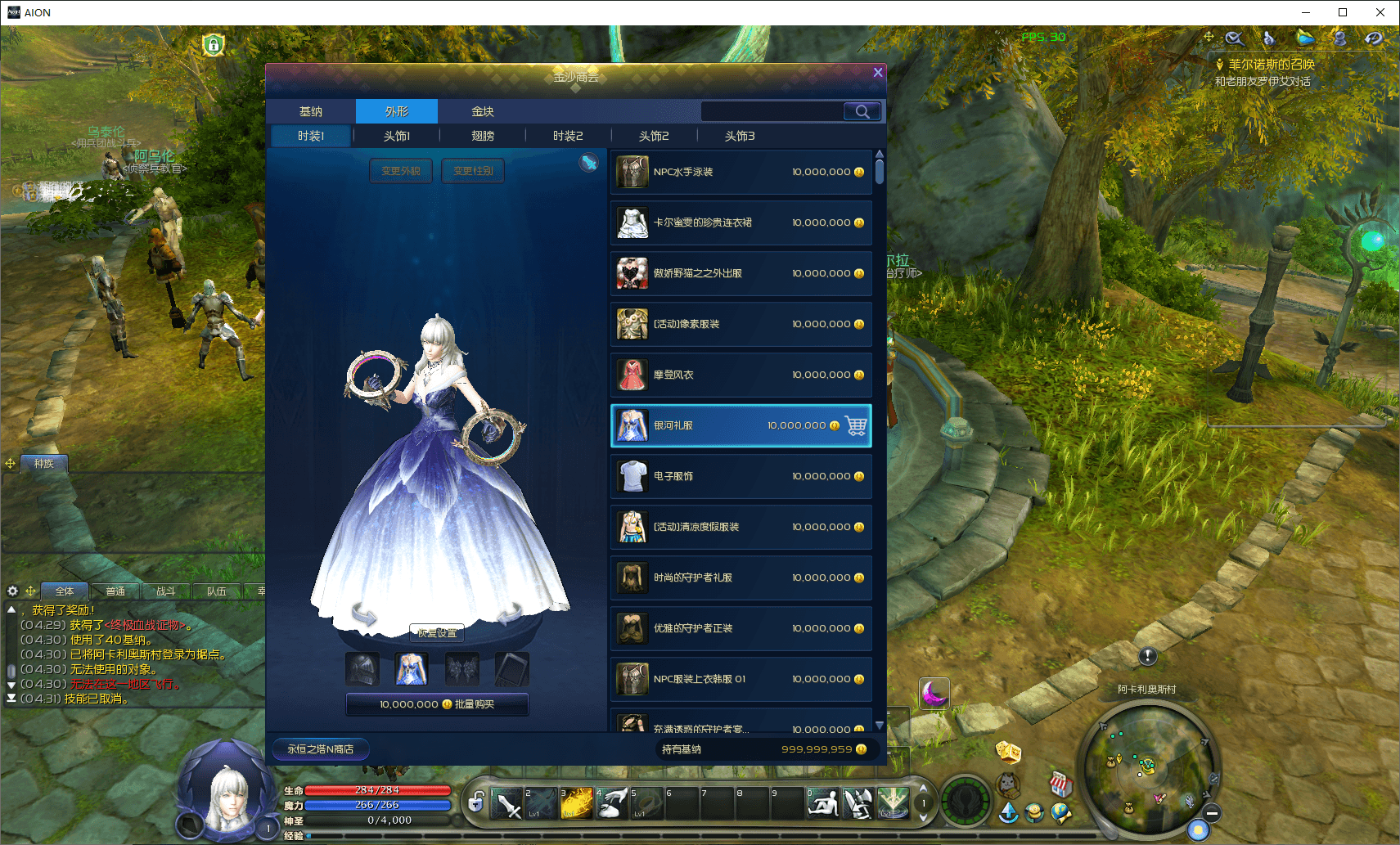Screen dimensions: 1400x845
Task: Switch to the 基纳 currency tab
Action: pyautogui.click(x=311, y=111)
